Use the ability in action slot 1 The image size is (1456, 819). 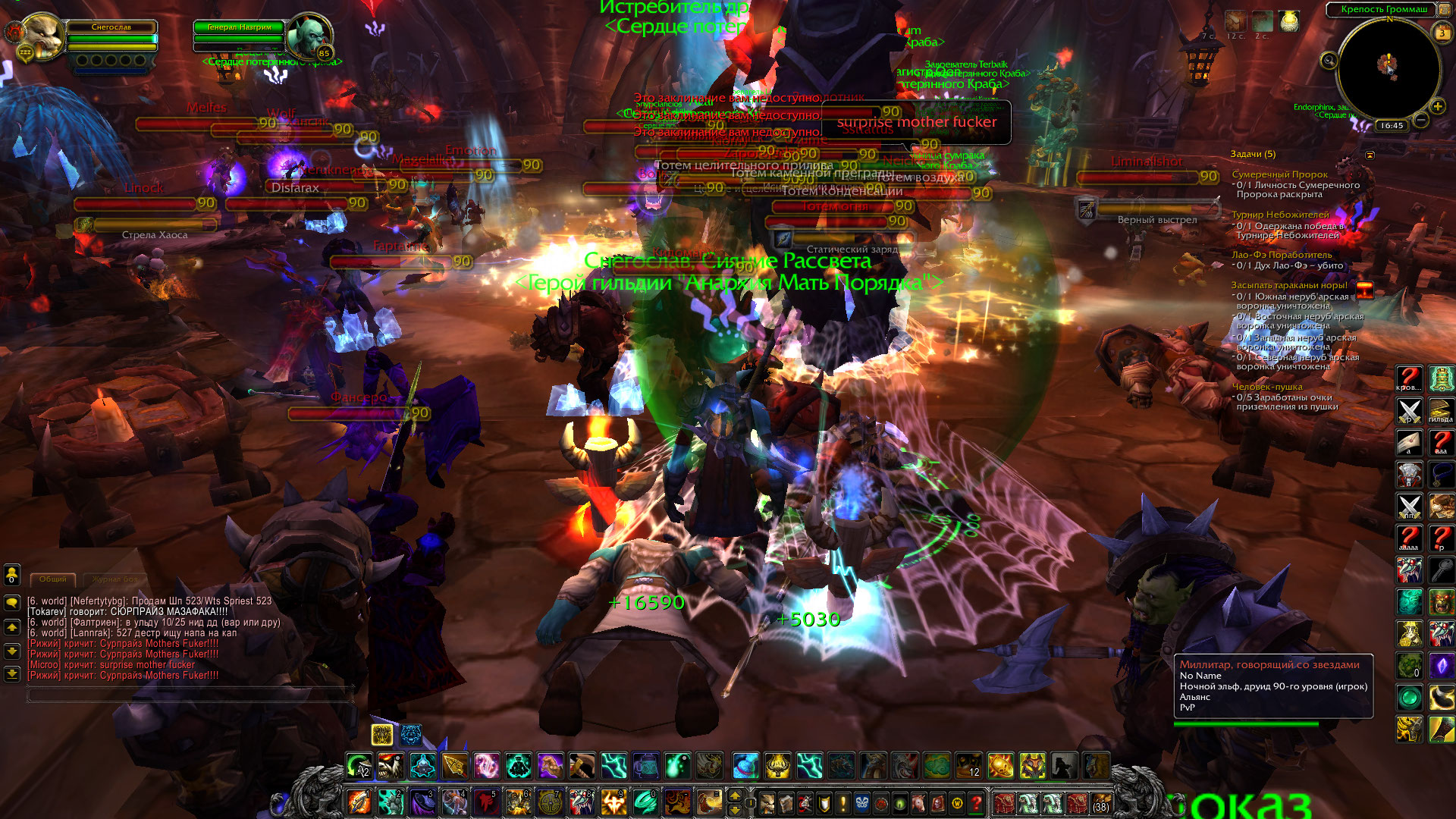tap(359, 802)
